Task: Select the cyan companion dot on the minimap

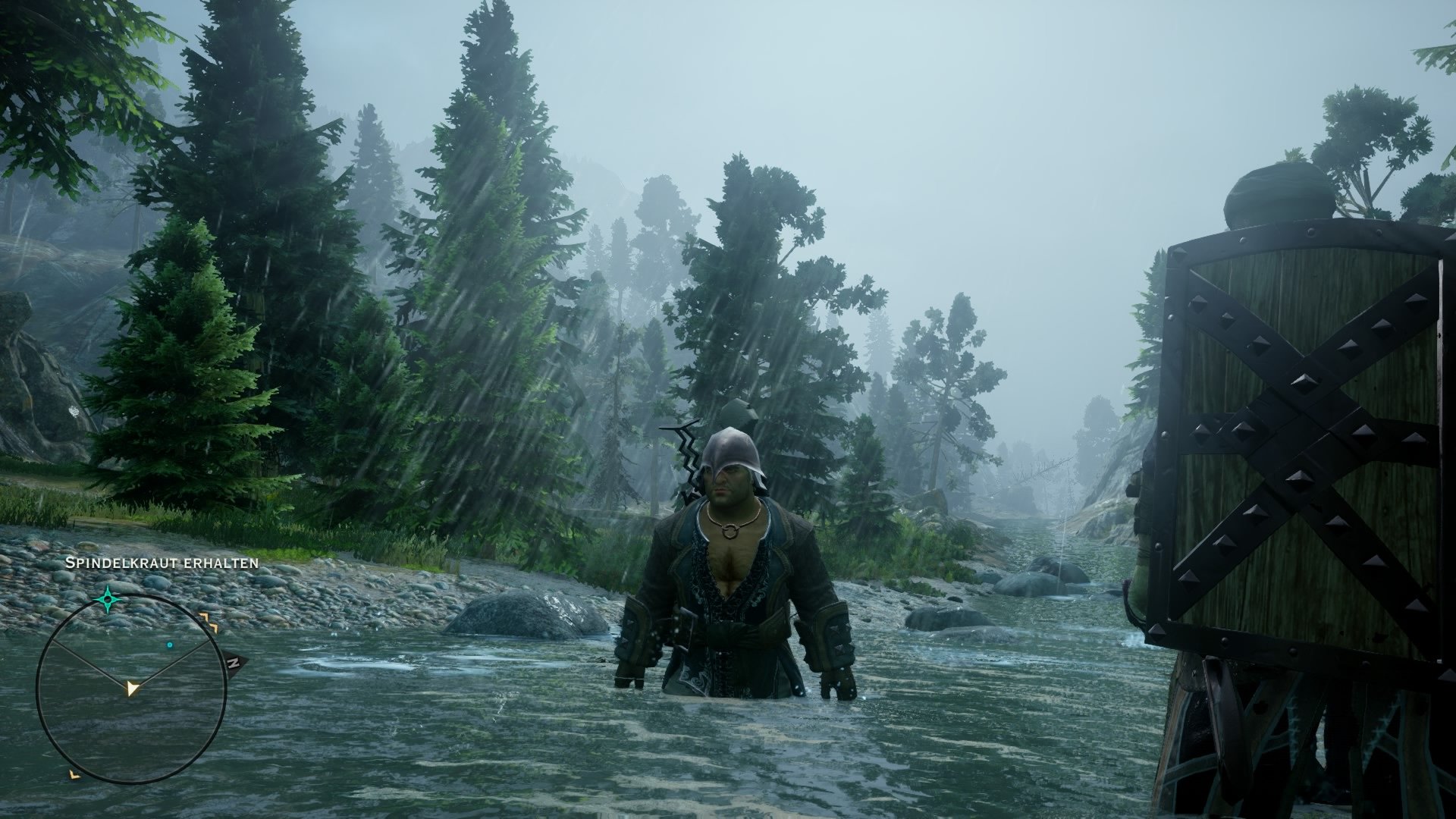Action: pyautogui.click(x=170, y=645)
